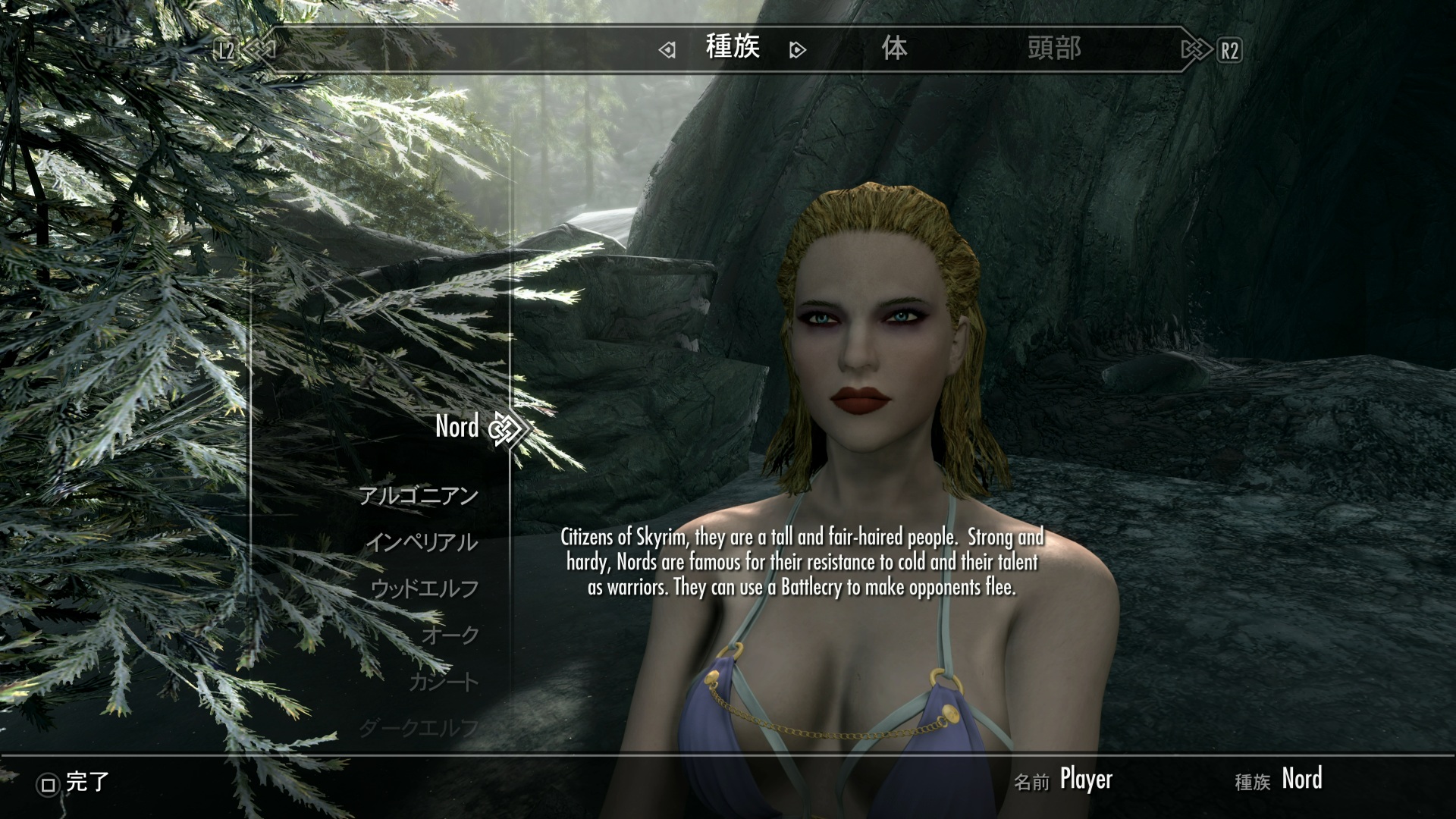Viewport: 1456px width, 819px height.
Task: Pick ダークエルフ (Dark Elf) race
Action: (419, 728)
